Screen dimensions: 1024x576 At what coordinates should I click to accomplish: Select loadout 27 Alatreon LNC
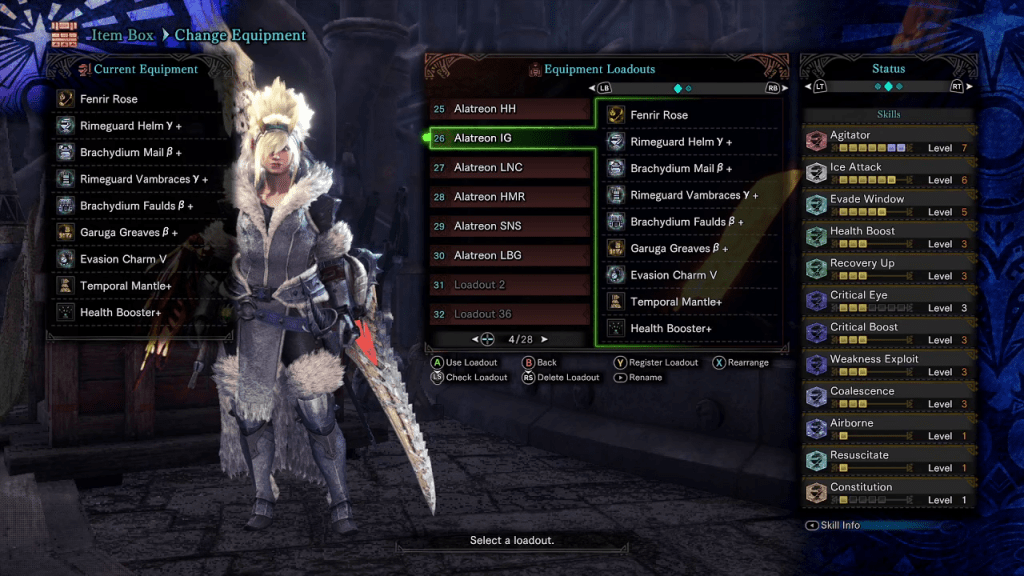tap(510, 168)
